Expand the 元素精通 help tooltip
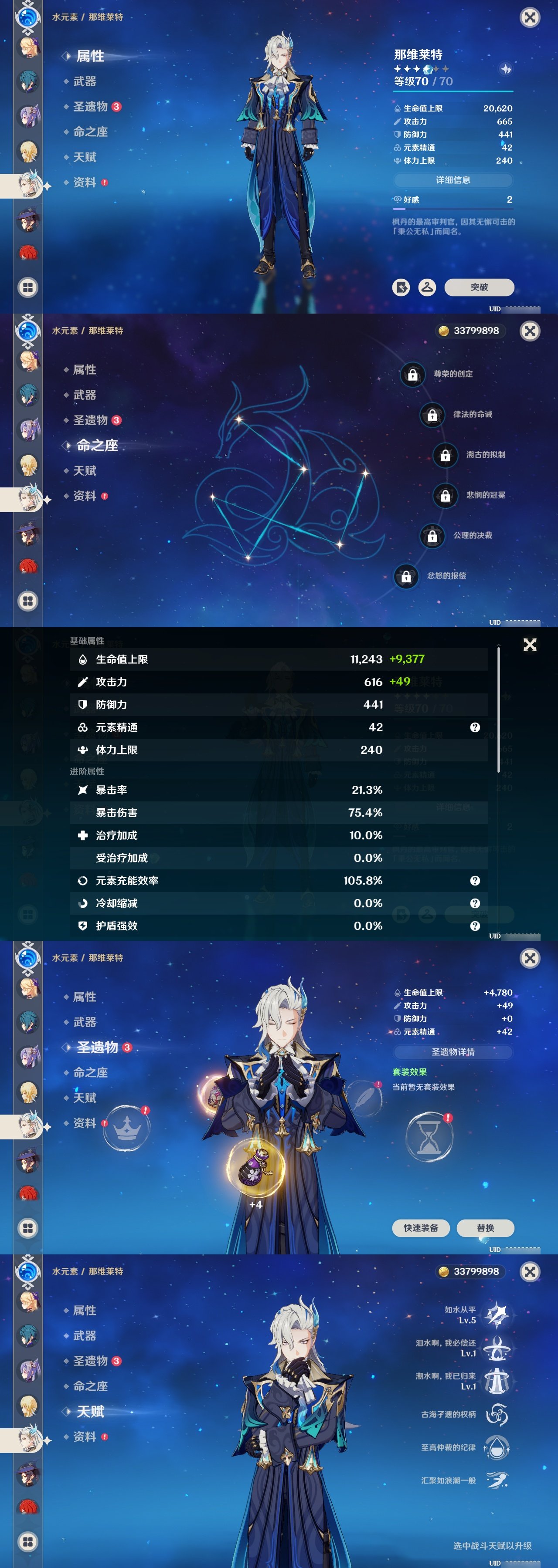Screen dimensions: 558x1568 [475, 727]
